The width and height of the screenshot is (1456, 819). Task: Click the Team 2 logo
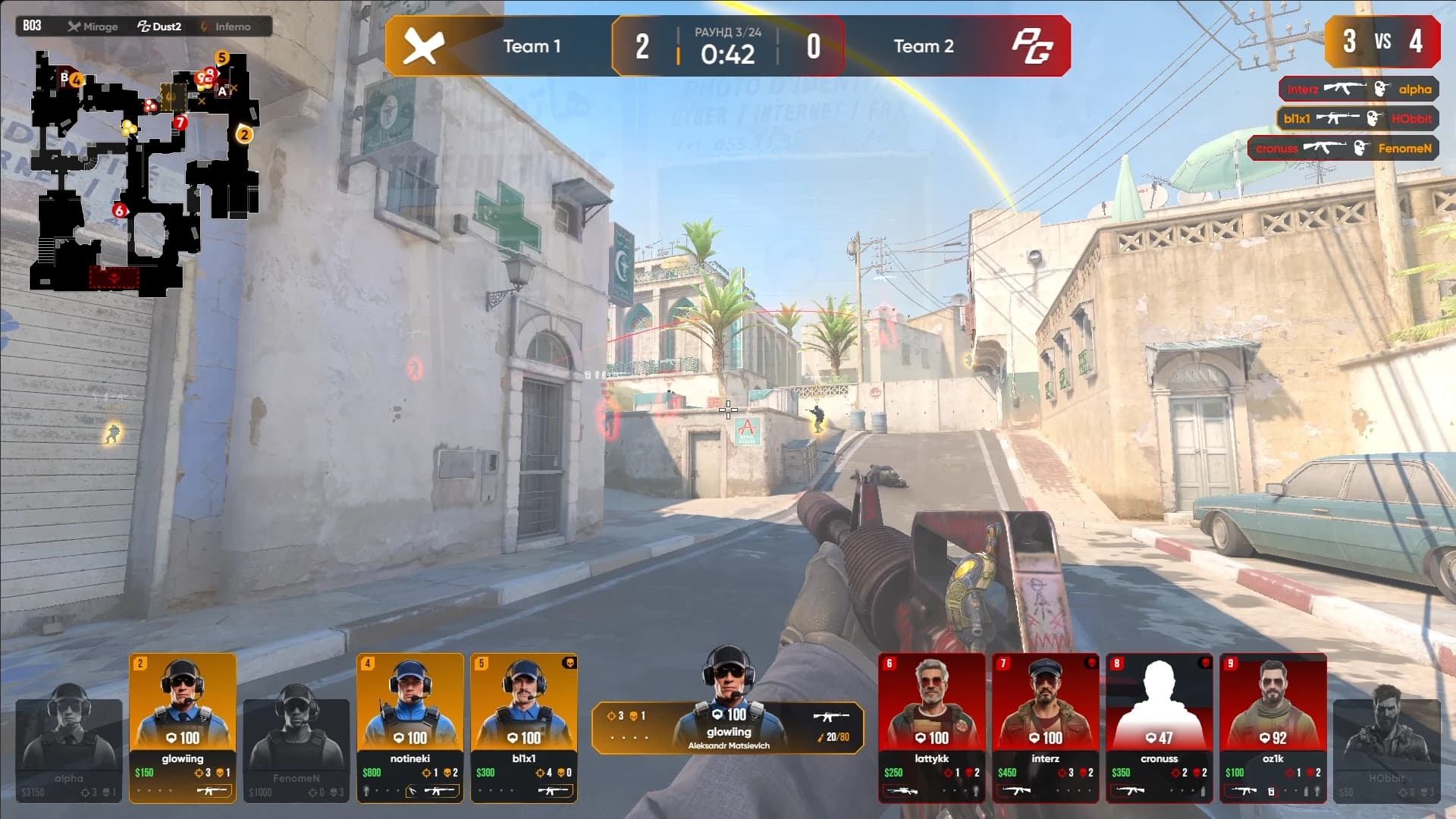(x=1033, y=46)
